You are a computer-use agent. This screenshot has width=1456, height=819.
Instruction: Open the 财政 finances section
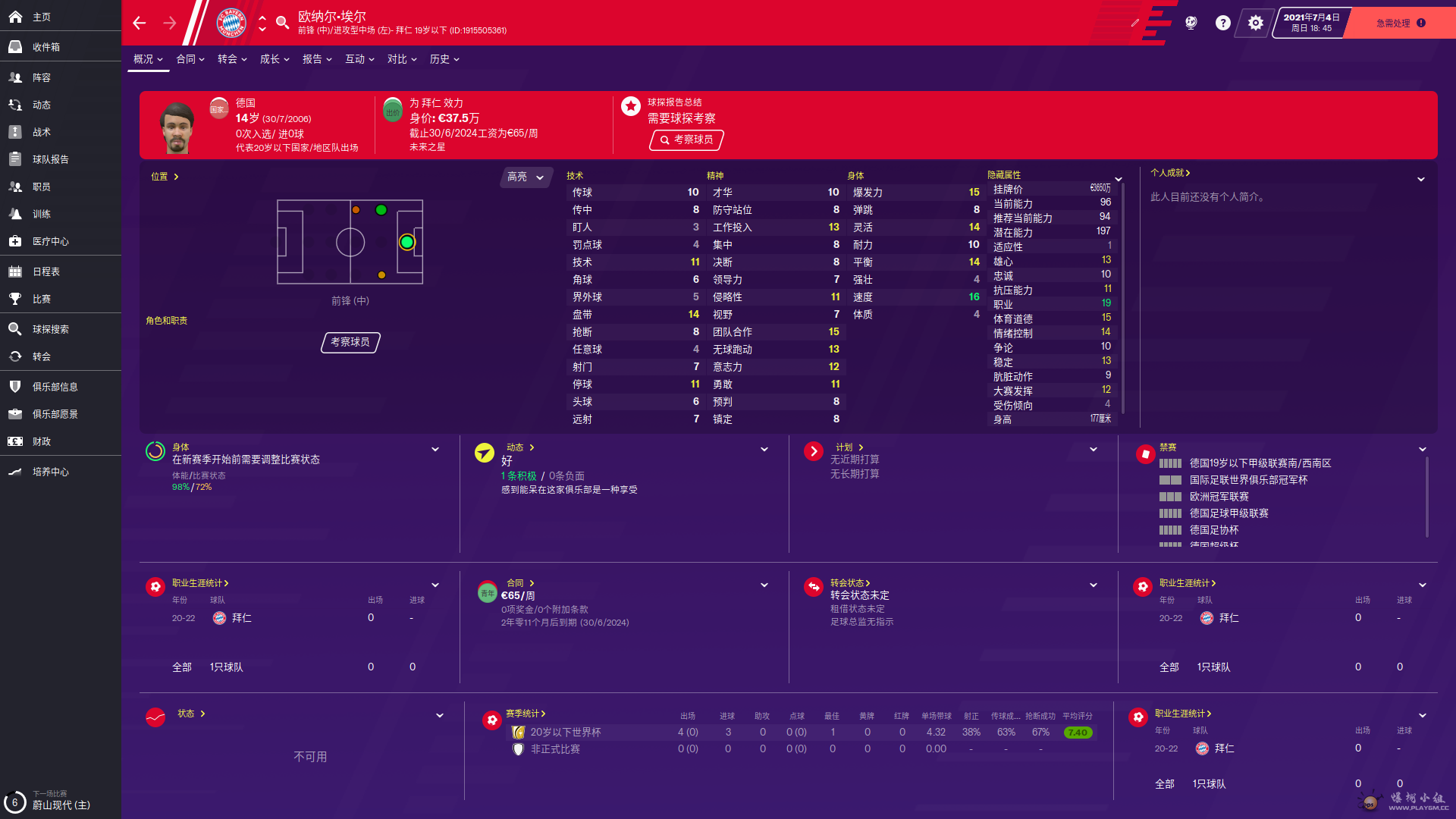click(x=41, y=441)
